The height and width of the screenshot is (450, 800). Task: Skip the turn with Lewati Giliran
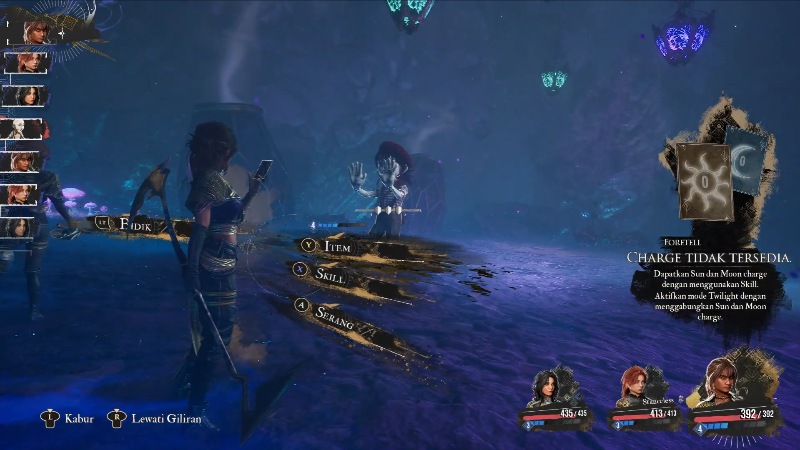pos(165,418)
